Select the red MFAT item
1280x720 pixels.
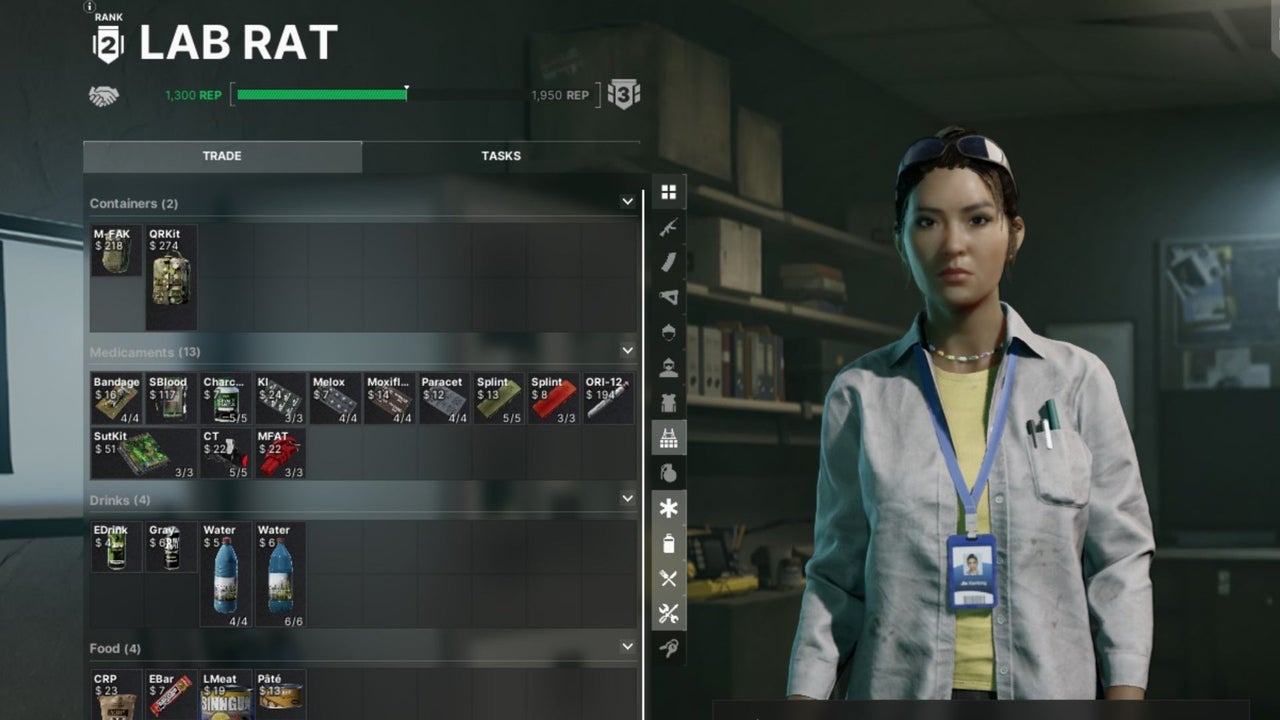pos(280,453)
